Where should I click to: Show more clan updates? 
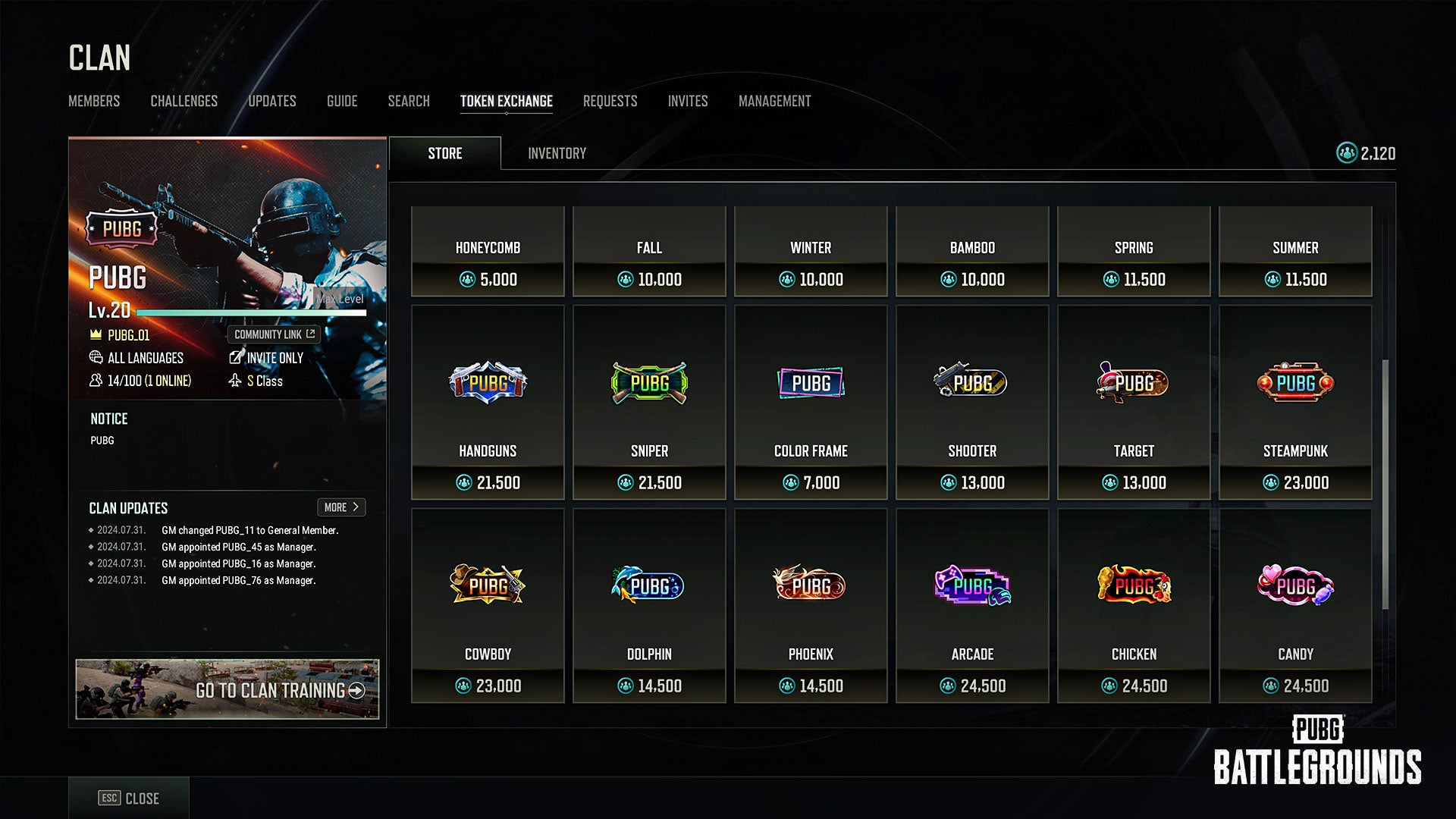[340, 507]
